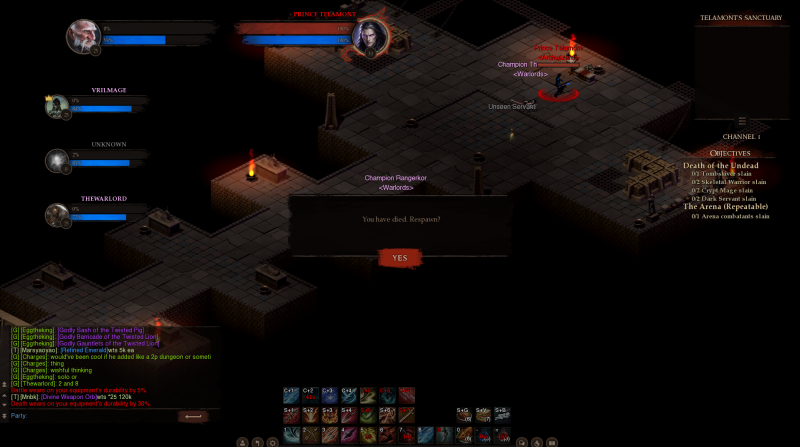The height and width of the screenshot is (447, 800).
Task: Activate the skill in hotbar slot 1
Action: [x=290, y=433]
